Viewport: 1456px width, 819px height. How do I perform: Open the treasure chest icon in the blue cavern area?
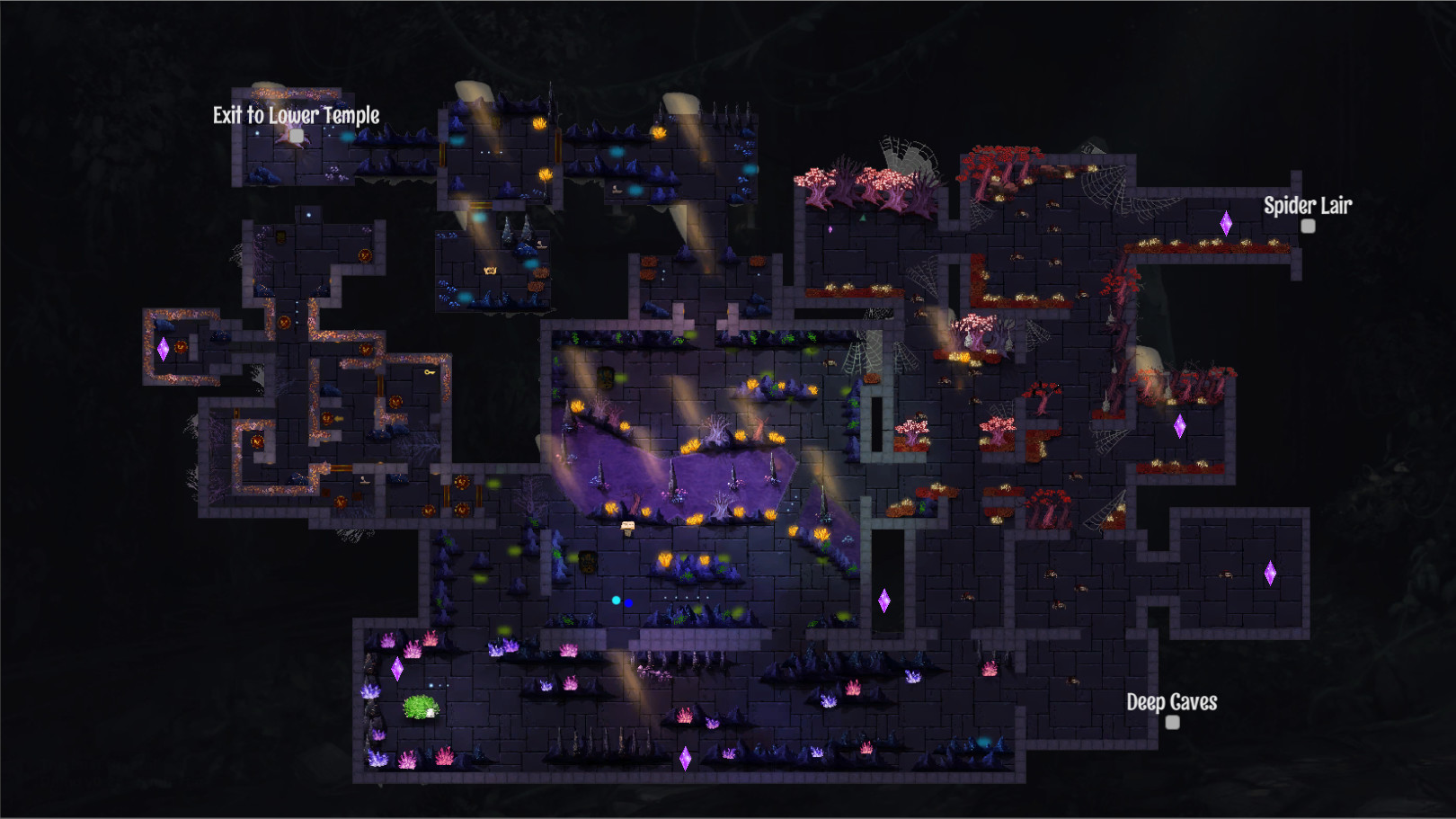click(x=491, y=270)
